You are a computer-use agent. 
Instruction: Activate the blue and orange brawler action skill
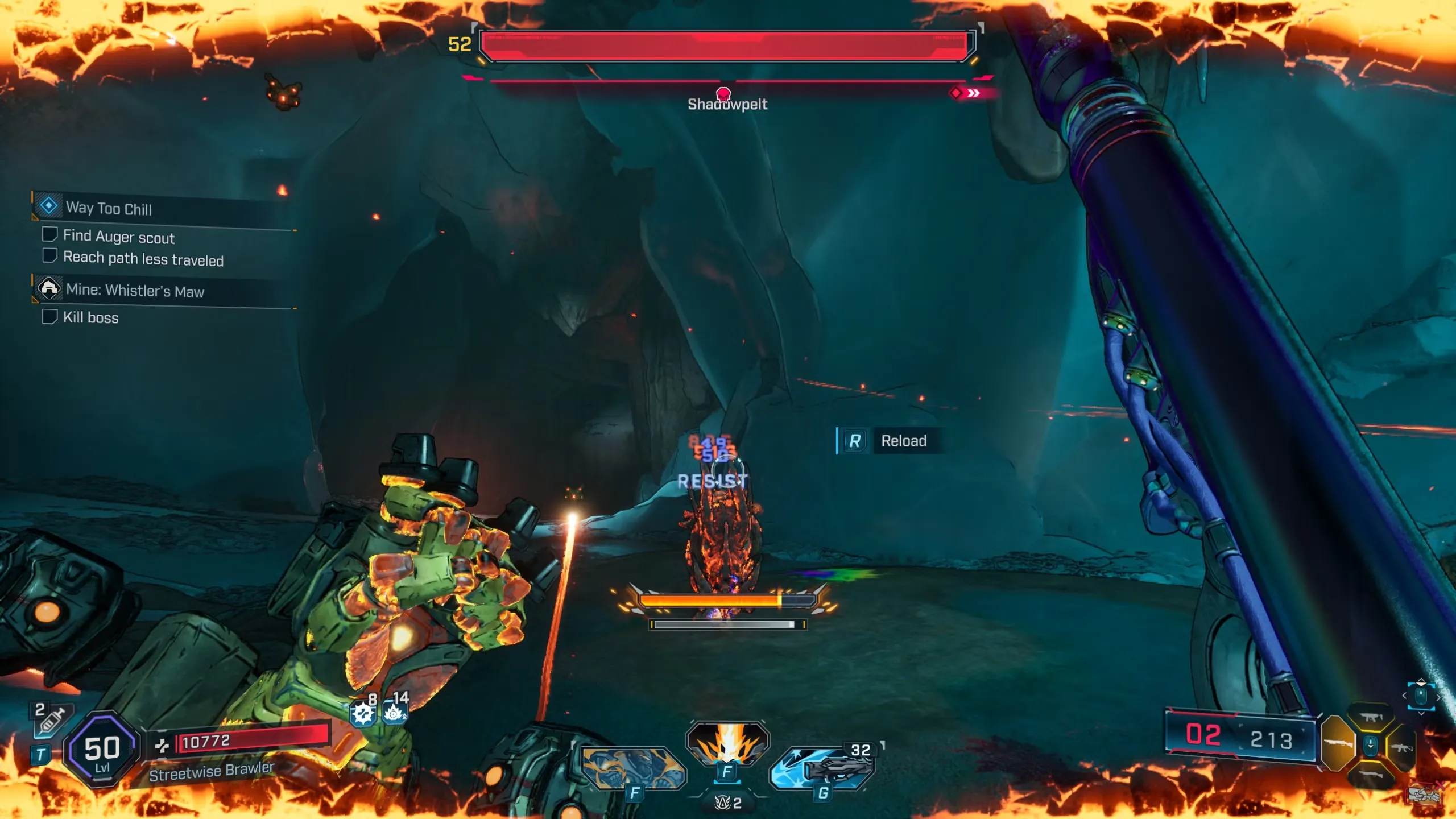click(x=634, y=768)
